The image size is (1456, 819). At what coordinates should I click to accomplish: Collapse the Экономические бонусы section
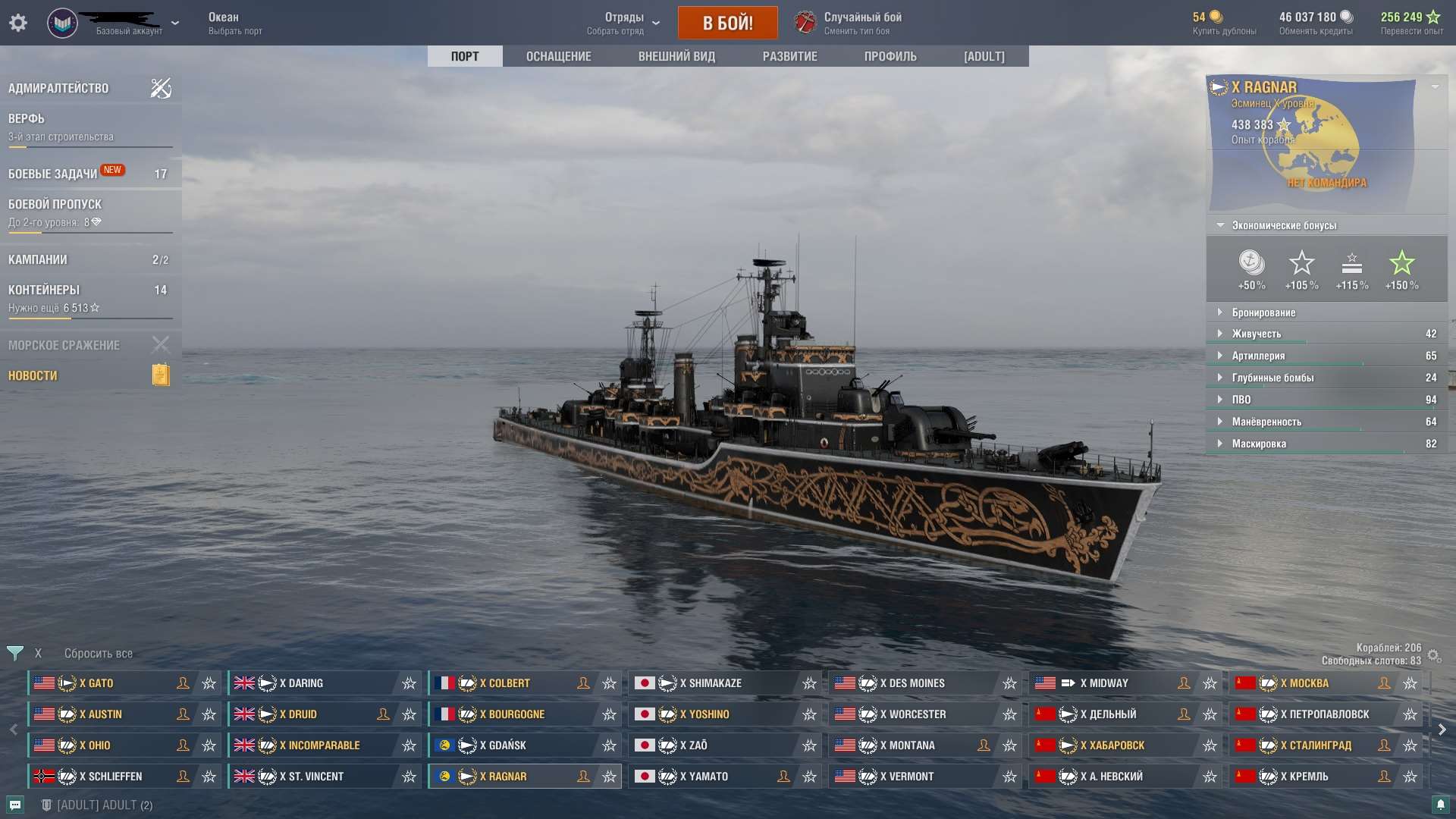(x=1219, y=224)
